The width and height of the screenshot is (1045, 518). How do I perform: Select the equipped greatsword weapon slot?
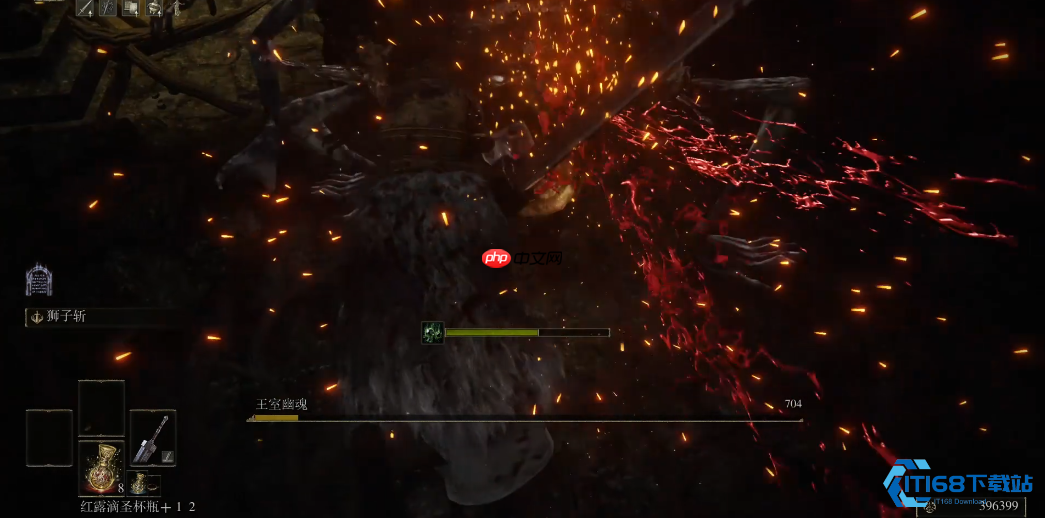[x=152, y=437]
